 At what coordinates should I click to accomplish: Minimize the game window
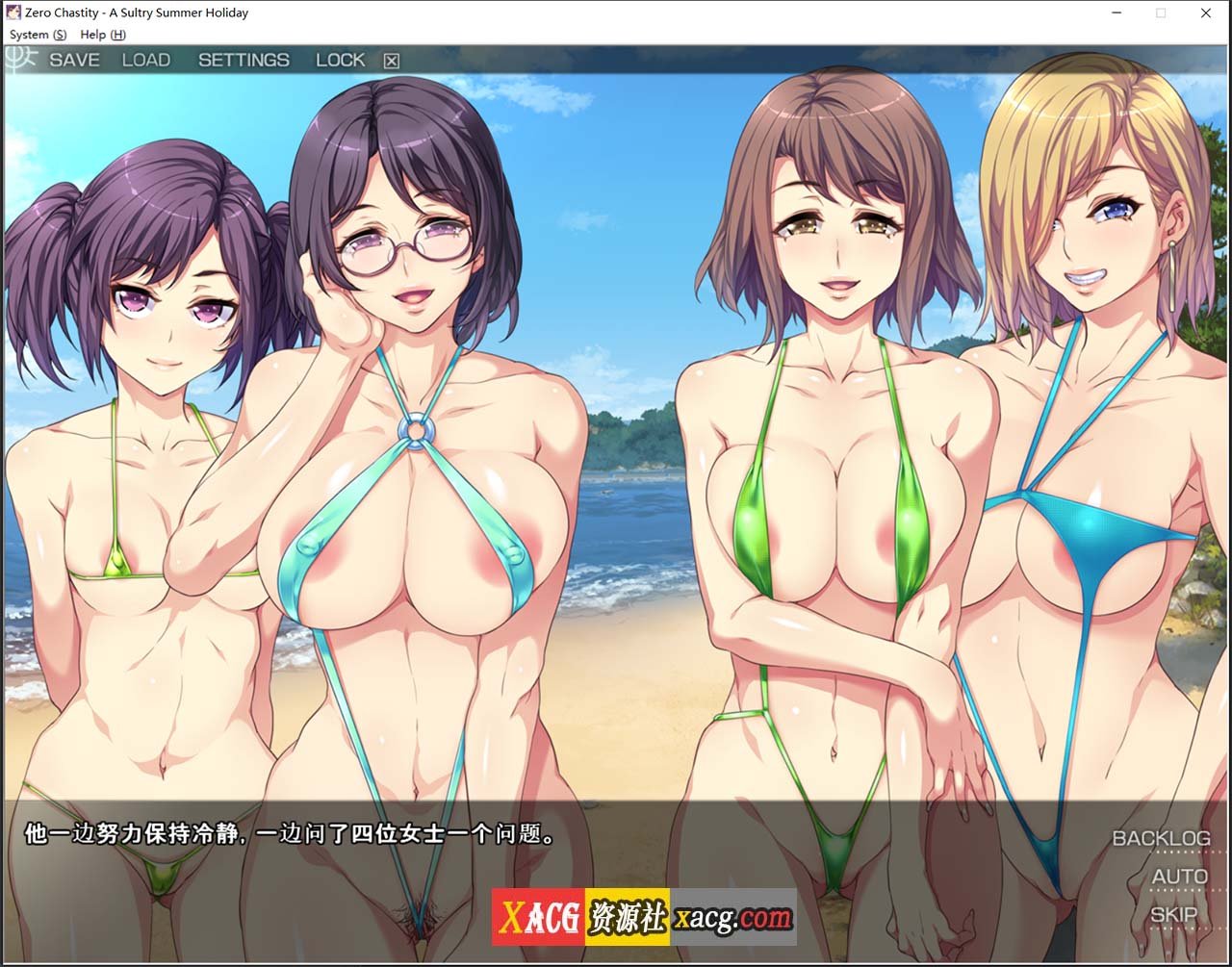click(x=1116, y=13)
